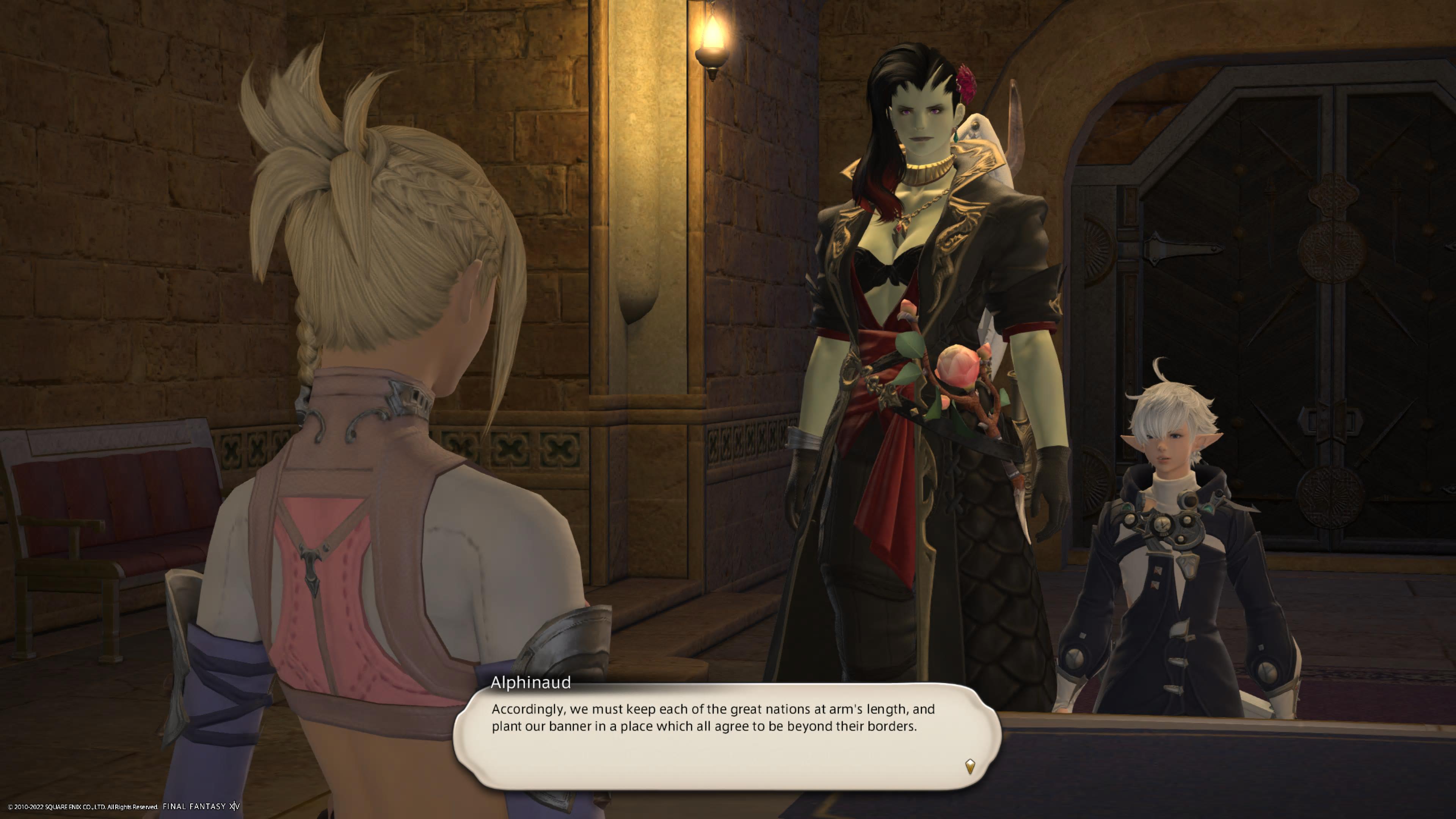1456x819 pixels.
Task: Advance dialogue with the yellow continue arrow
Action: click(x=970, y=766)
